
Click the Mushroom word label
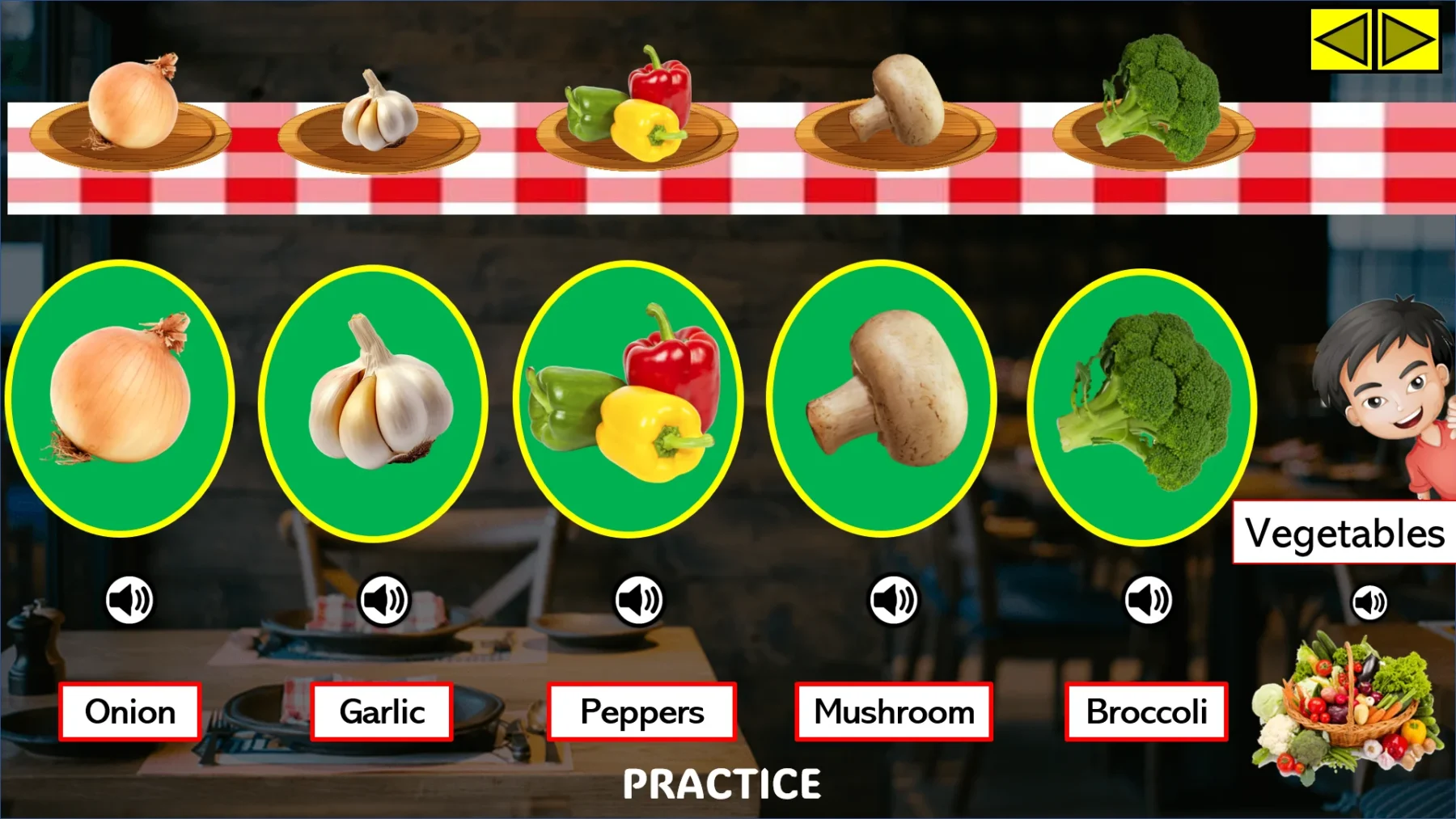(x=893, y=712)
